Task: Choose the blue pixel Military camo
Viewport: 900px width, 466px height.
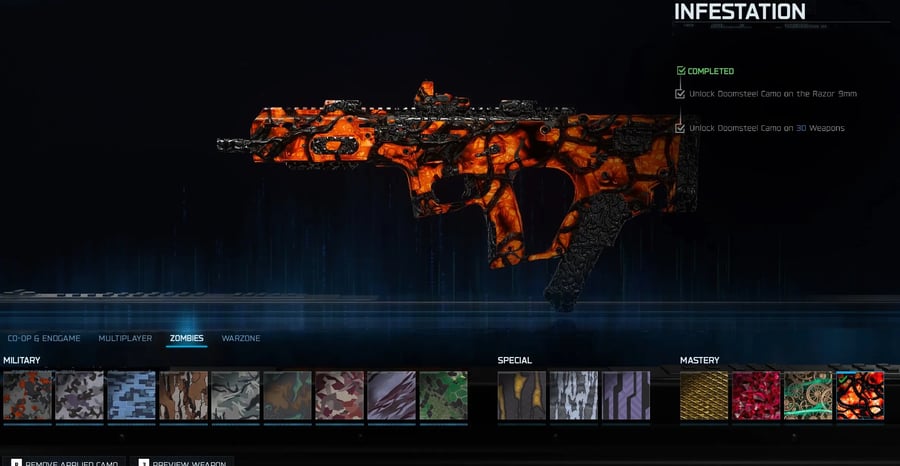Action: pos(131,395)
